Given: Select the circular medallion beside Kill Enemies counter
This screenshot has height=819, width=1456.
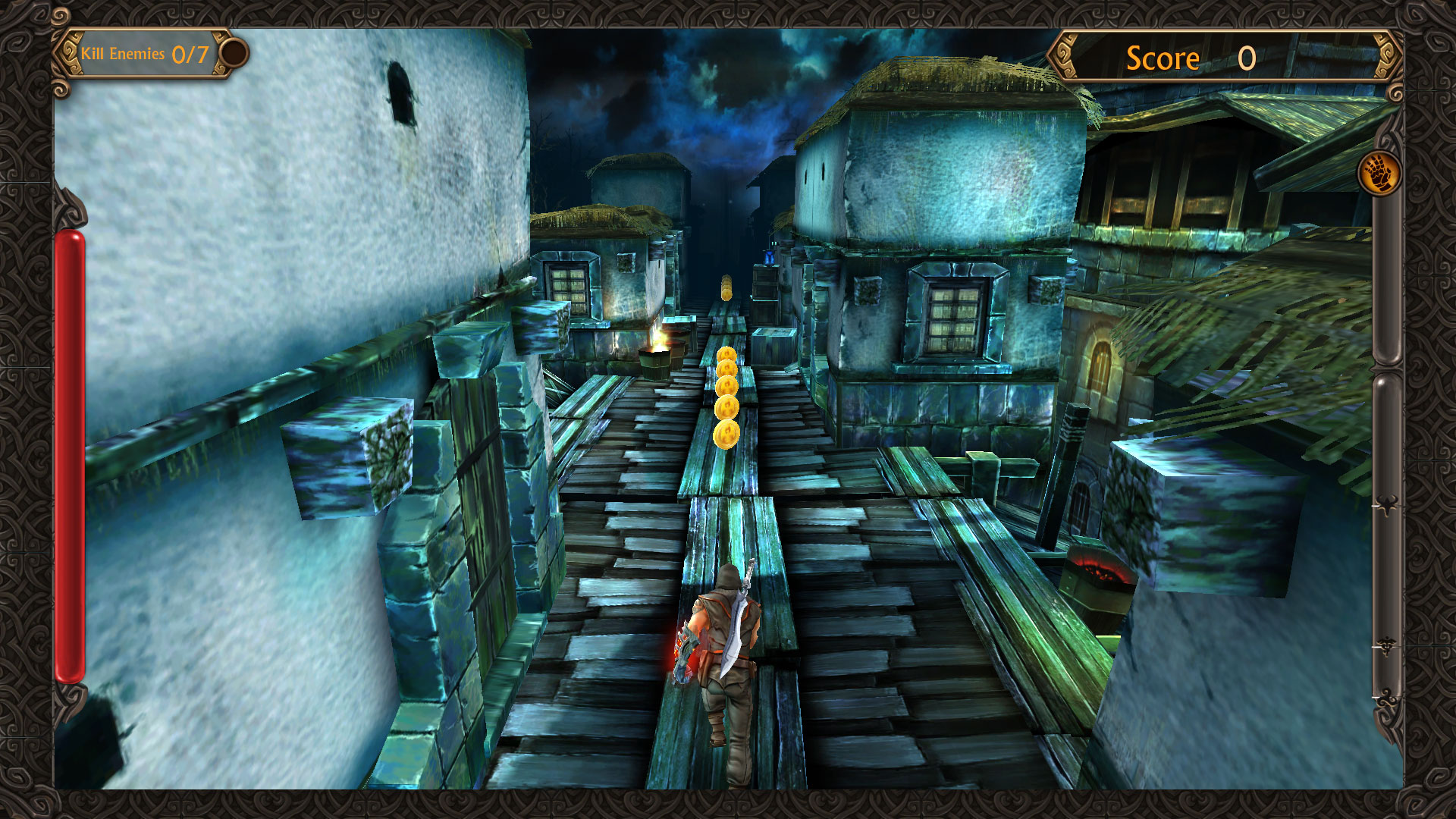Looking at the screenshot, I should (233, 53).
